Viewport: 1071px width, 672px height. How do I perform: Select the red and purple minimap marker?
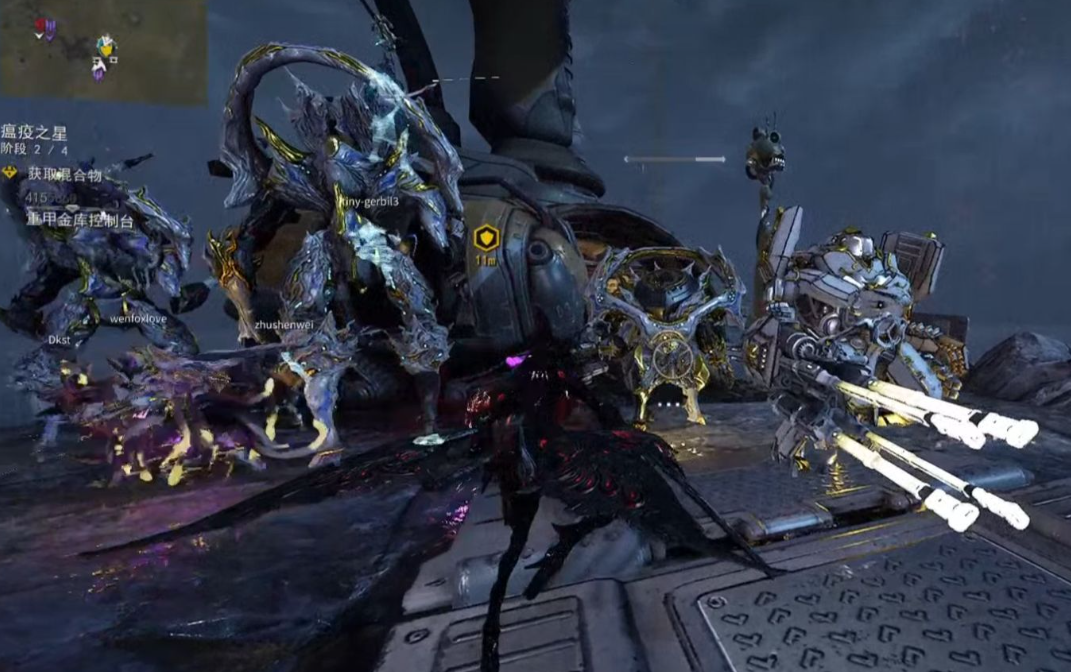(x=45, y=28)
